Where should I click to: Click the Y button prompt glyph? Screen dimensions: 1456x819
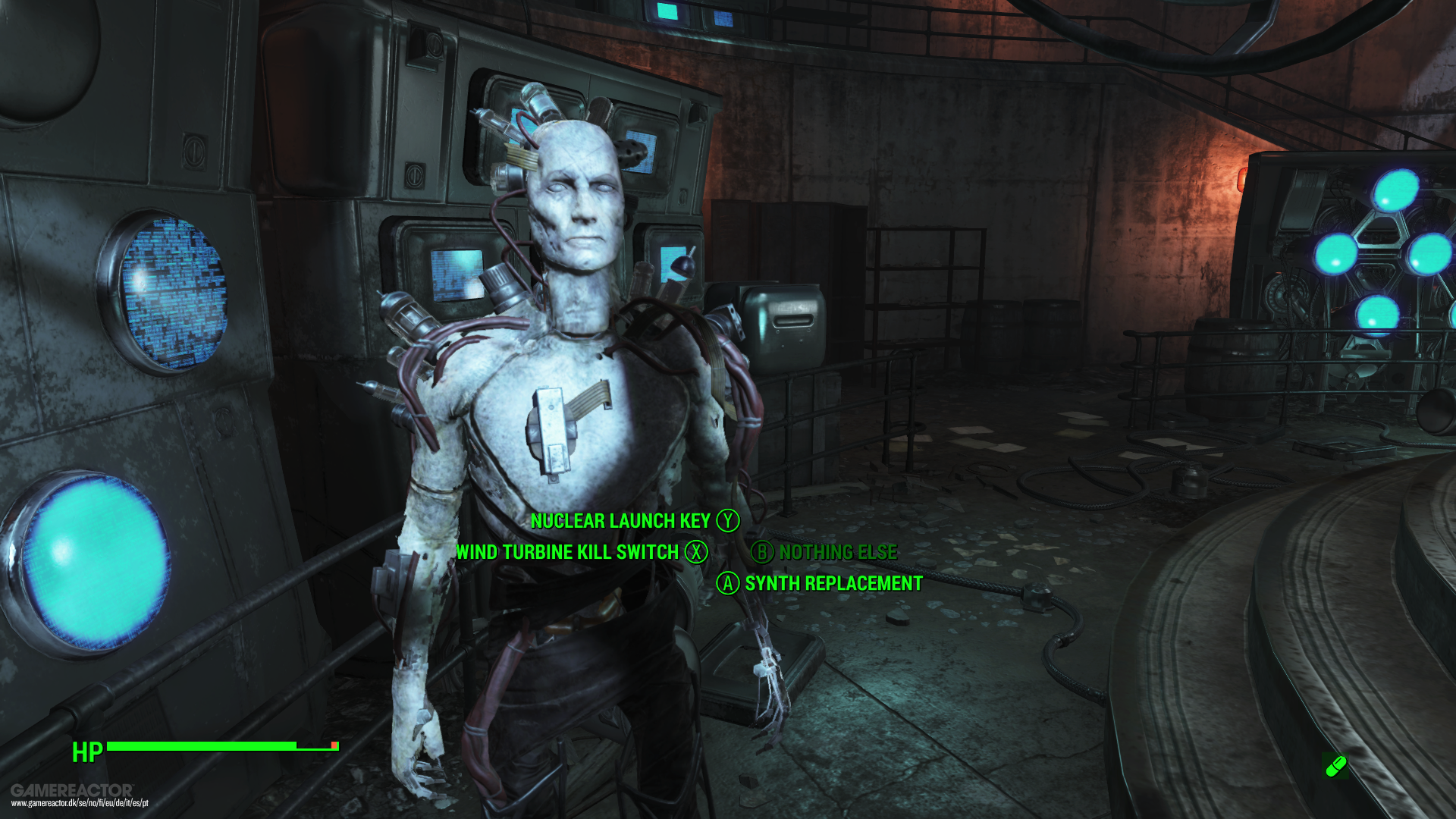pos(726,521)
